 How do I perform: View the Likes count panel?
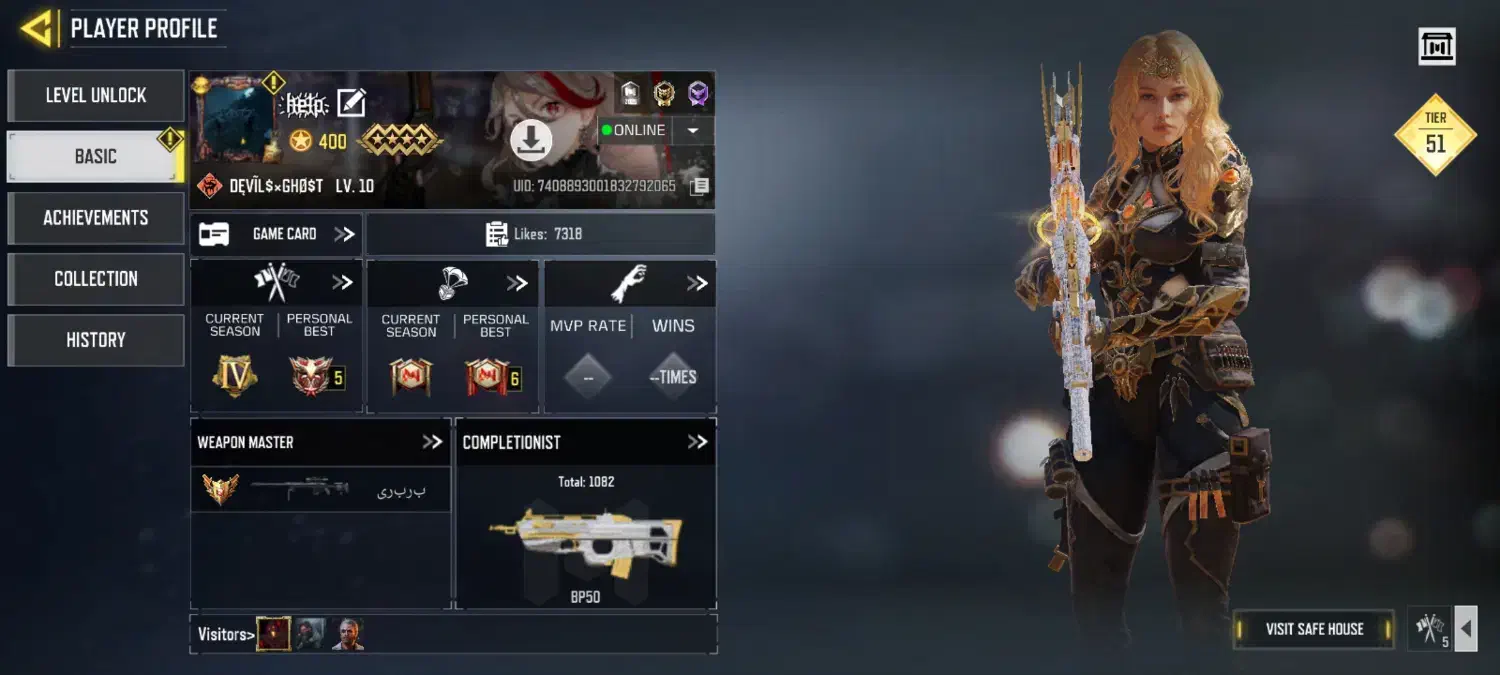[540, 234]
